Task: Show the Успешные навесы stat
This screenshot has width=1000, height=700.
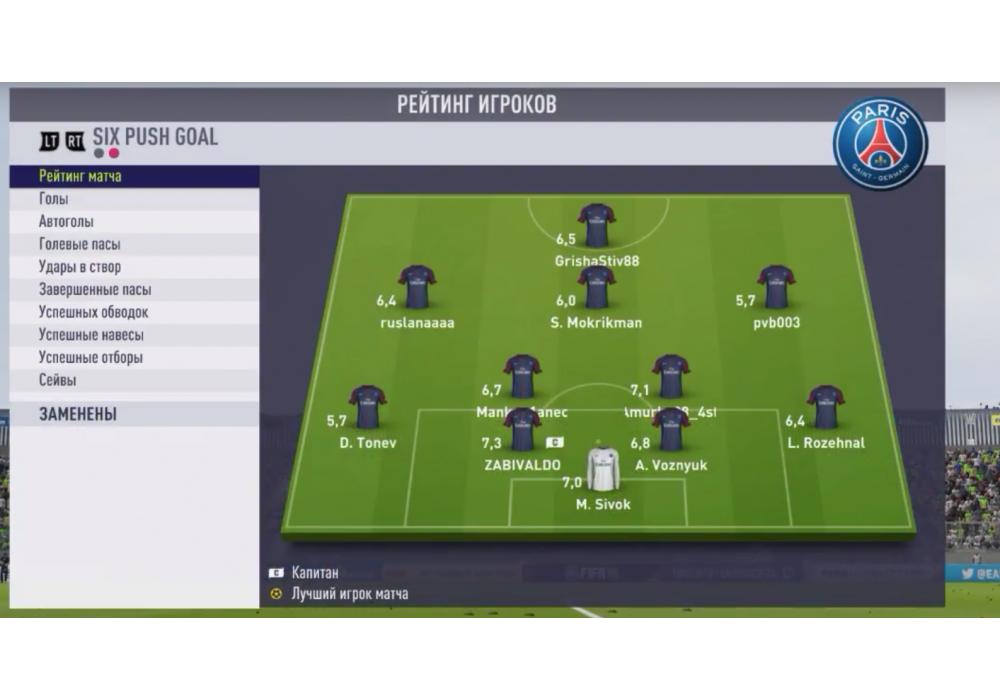Action: 91,335
